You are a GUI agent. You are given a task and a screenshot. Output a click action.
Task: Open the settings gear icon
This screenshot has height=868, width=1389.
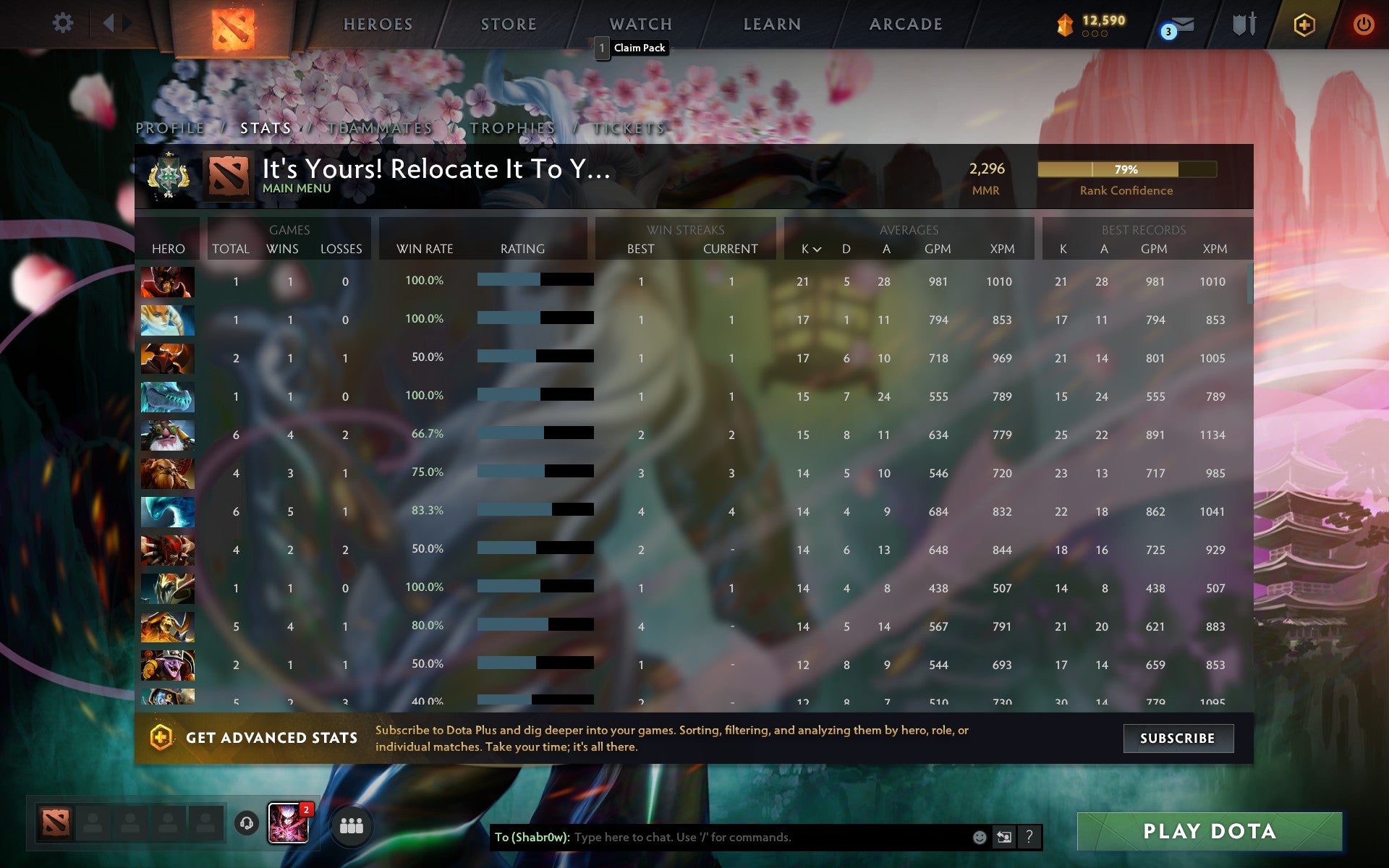64,23
